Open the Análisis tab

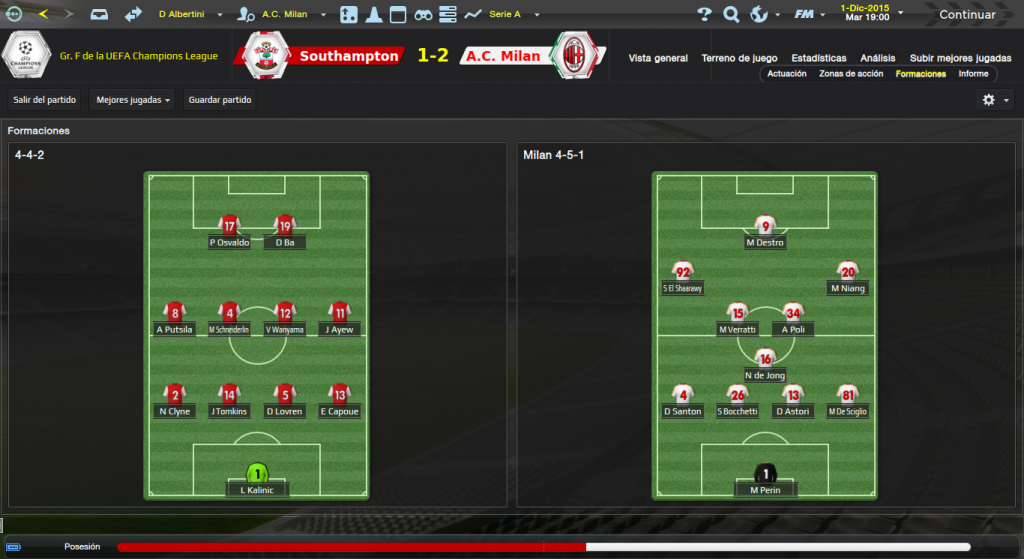[x=878, y=58]
